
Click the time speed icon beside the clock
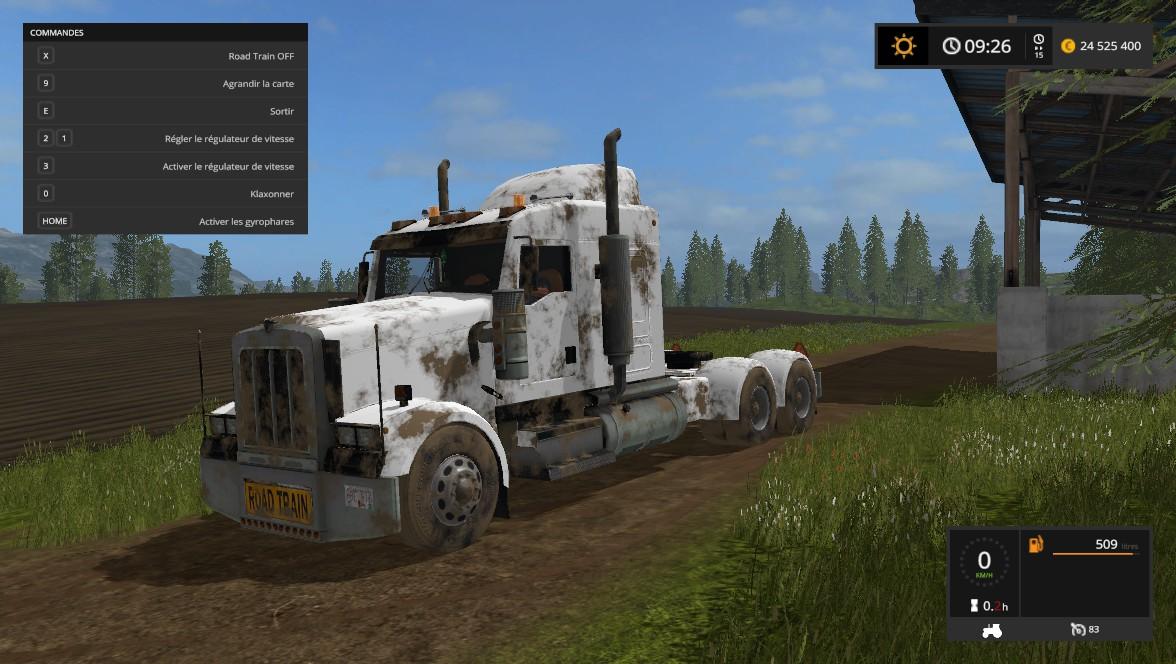(x=1038, y=46)
